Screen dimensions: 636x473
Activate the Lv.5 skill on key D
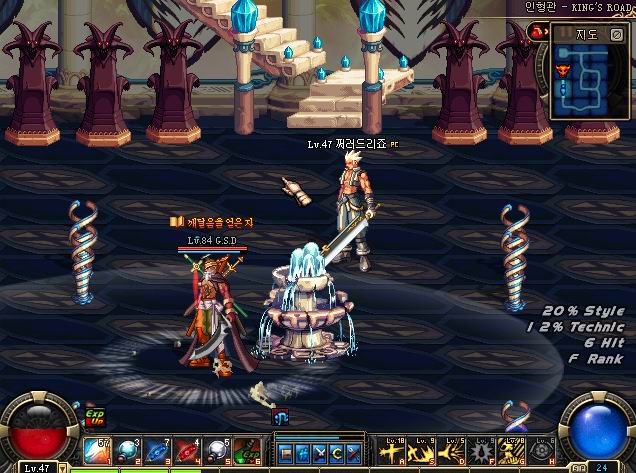(454, 452)
